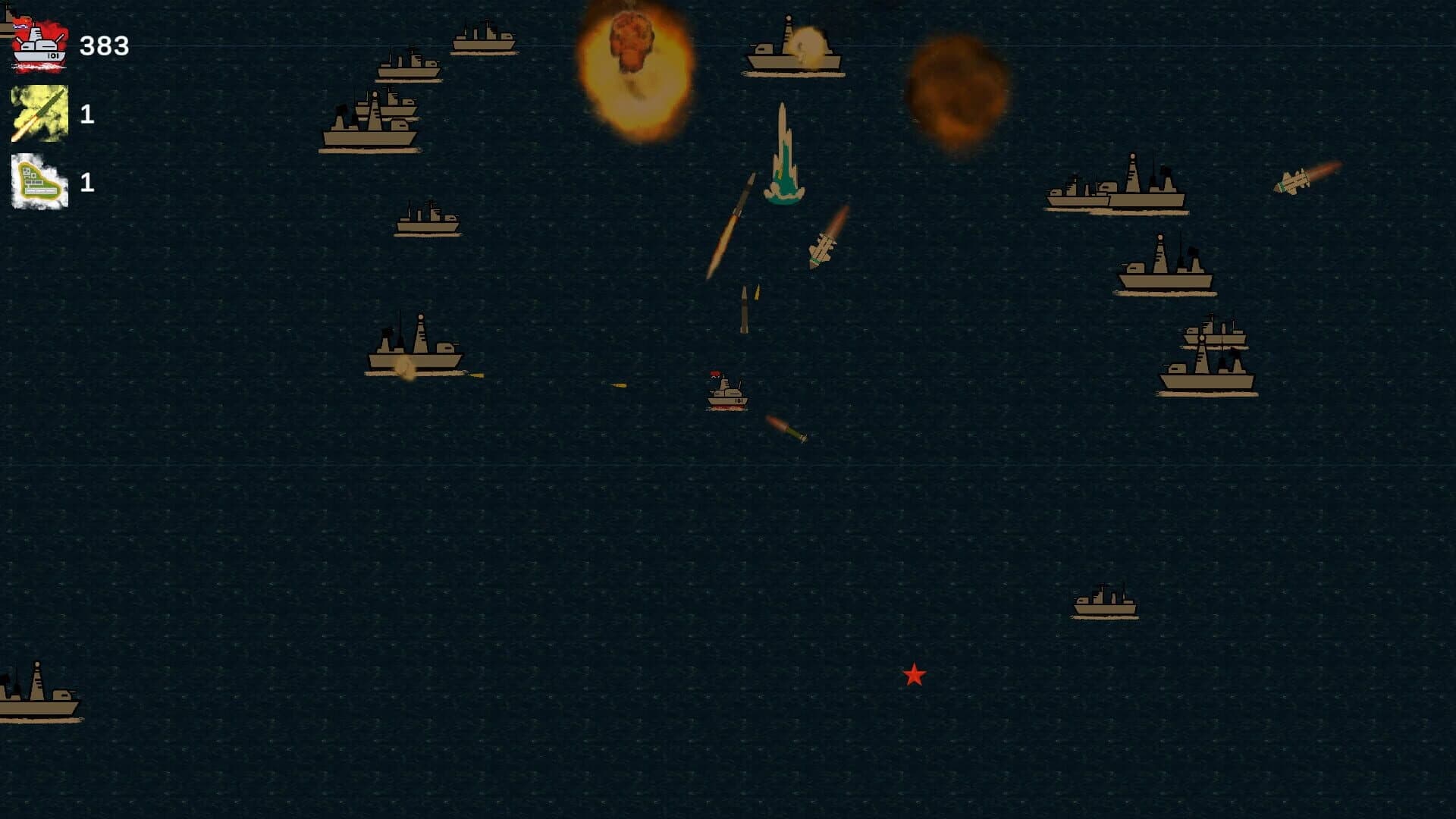Select the missile launch power-up icon
The image size is (1456, 819).
38,115
